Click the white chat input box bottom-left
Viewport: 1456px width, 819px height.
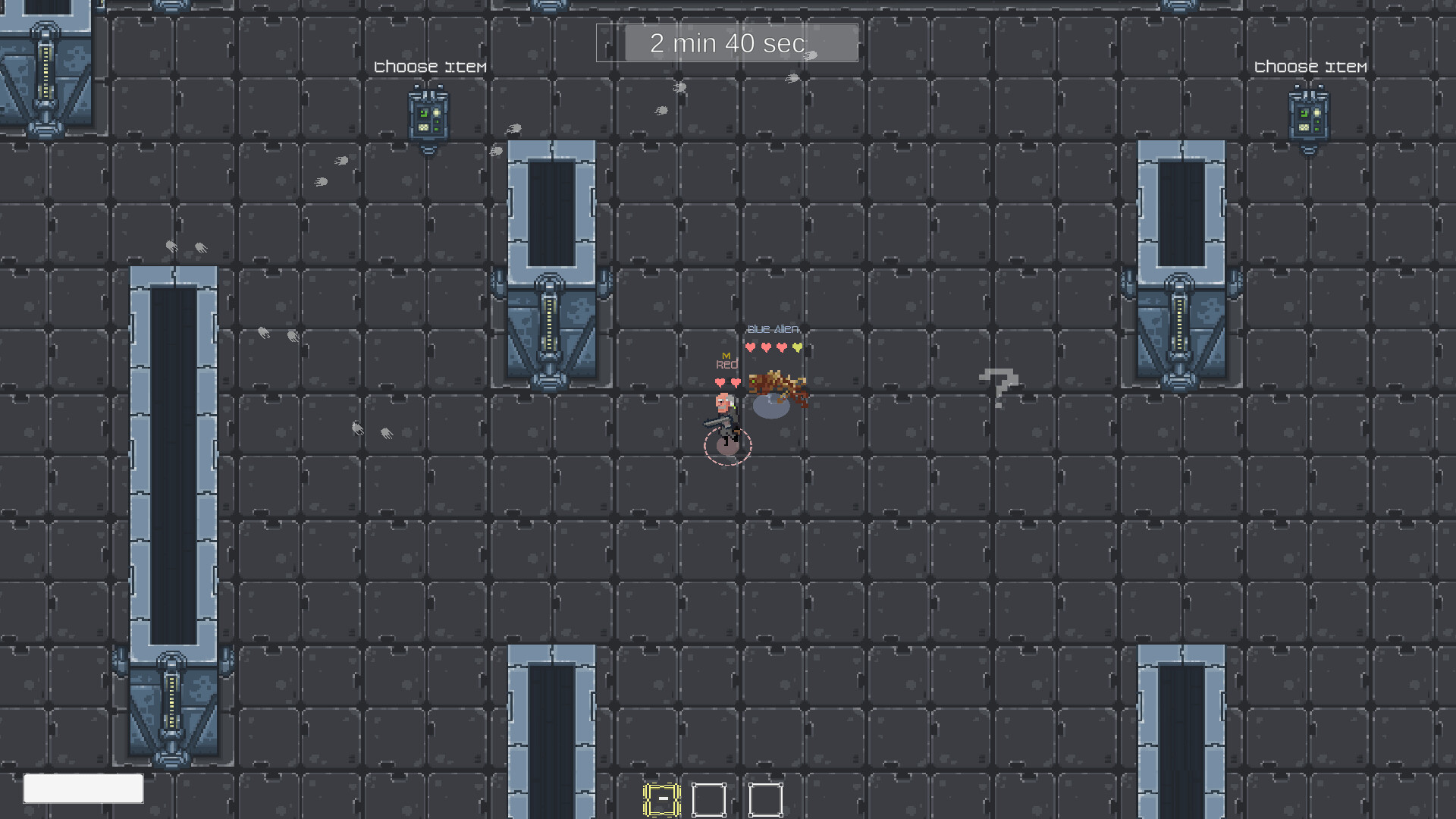83,789
